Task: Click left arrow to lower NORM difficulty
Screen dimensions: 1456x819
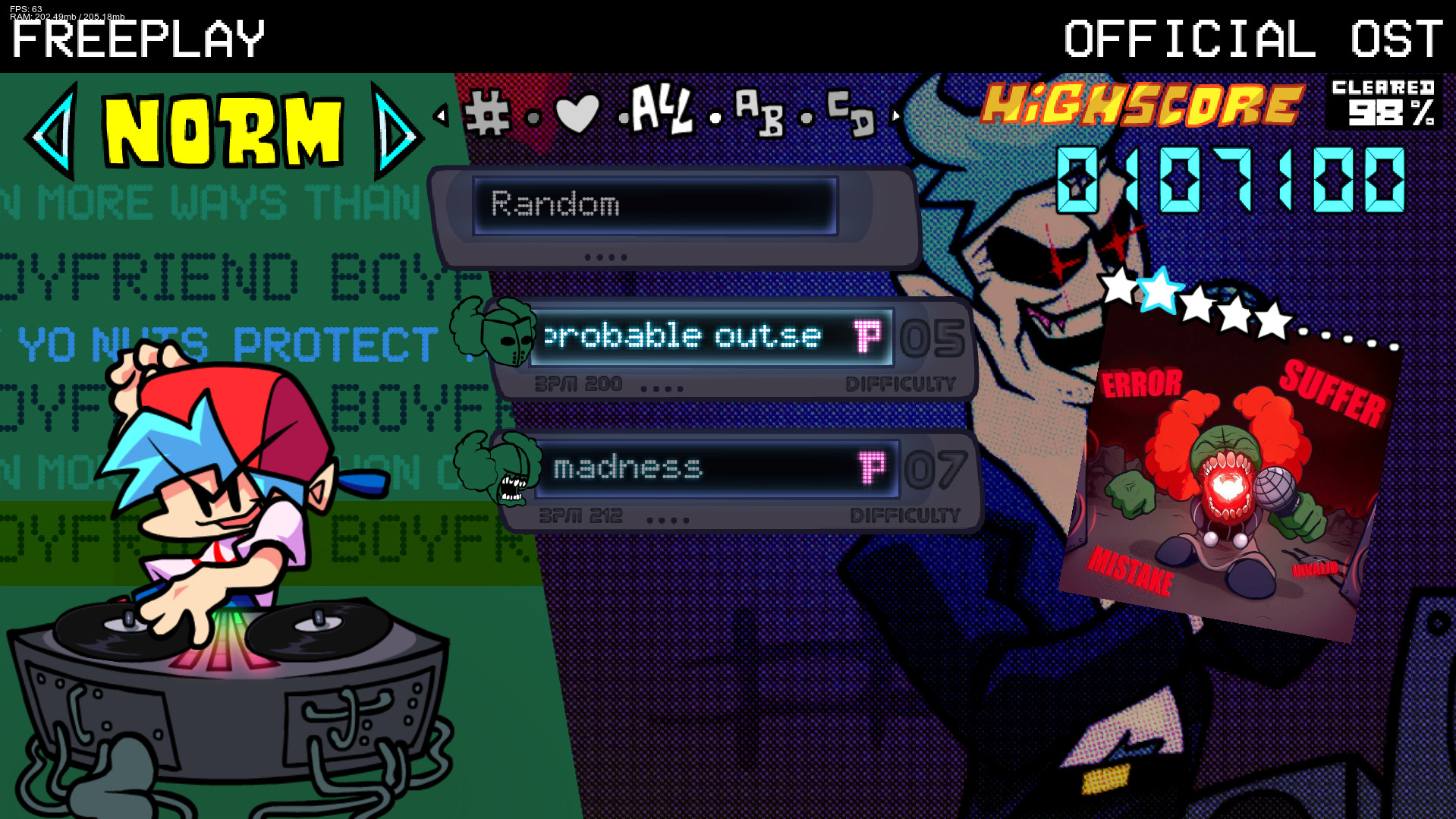Action: coord(53,133)
